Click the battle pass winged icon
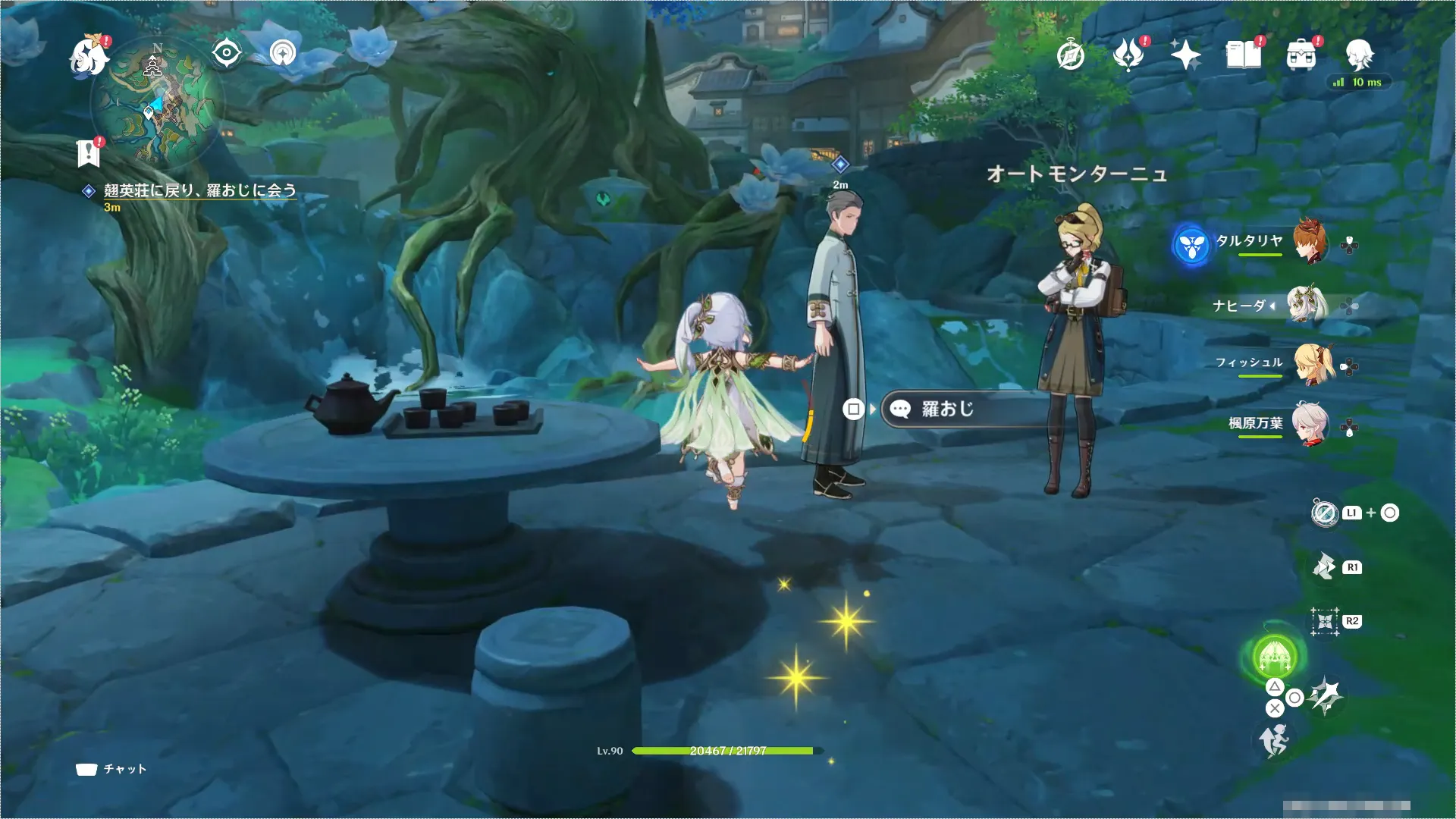This screenshot has height=819, width=1456. (1128, 55)
